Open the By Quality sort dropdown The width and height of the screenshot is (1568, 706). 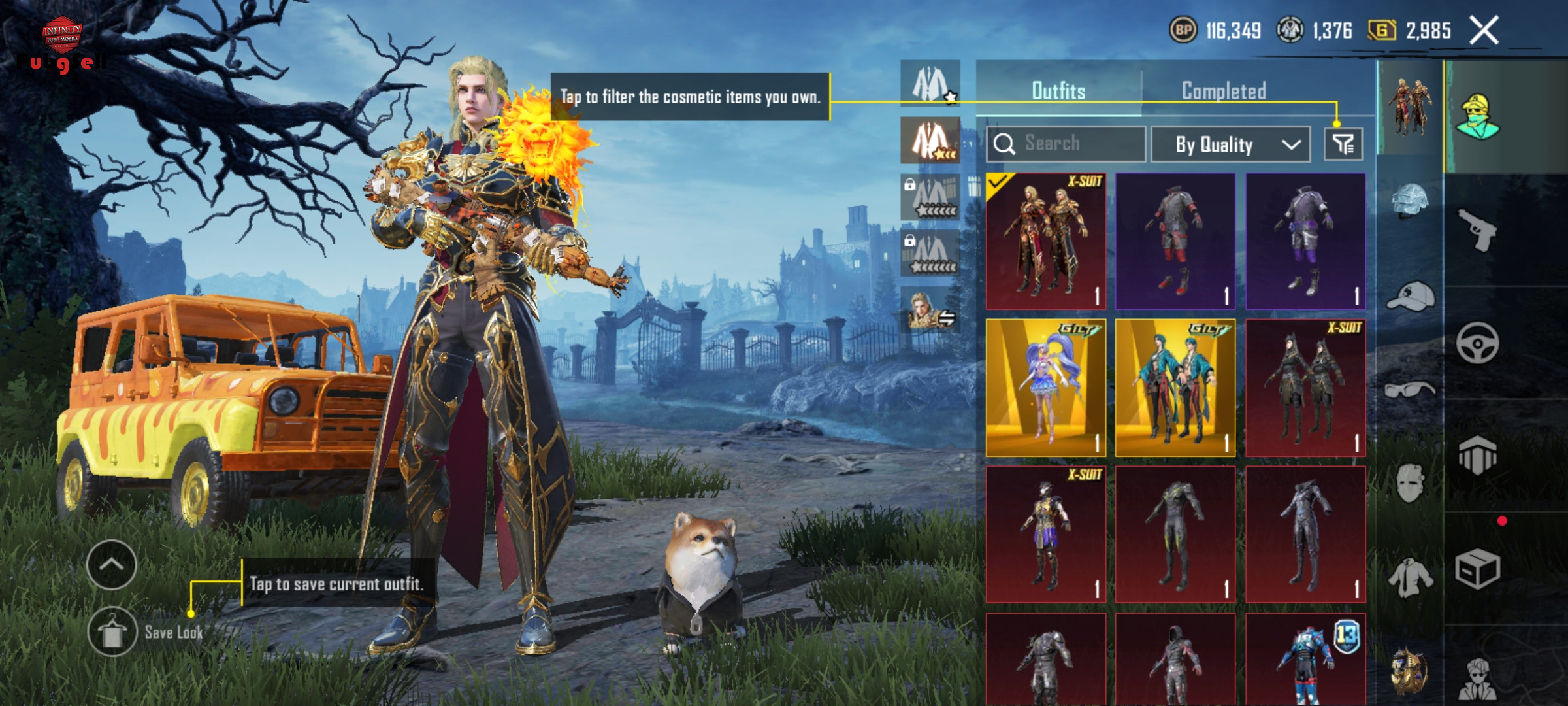[1230, 144]
